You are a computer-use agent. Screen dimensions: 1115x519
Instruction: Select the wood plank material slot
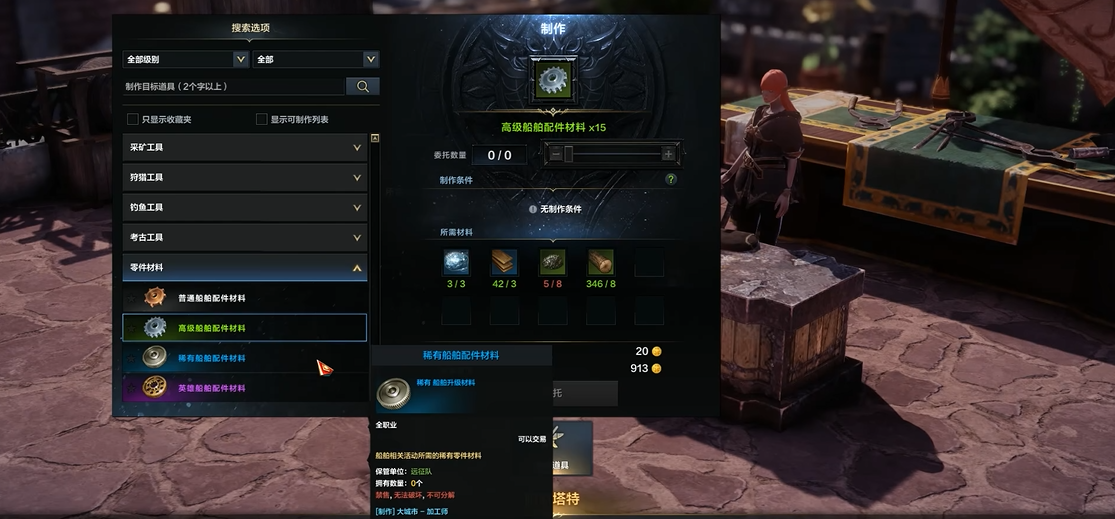[504, 262]
